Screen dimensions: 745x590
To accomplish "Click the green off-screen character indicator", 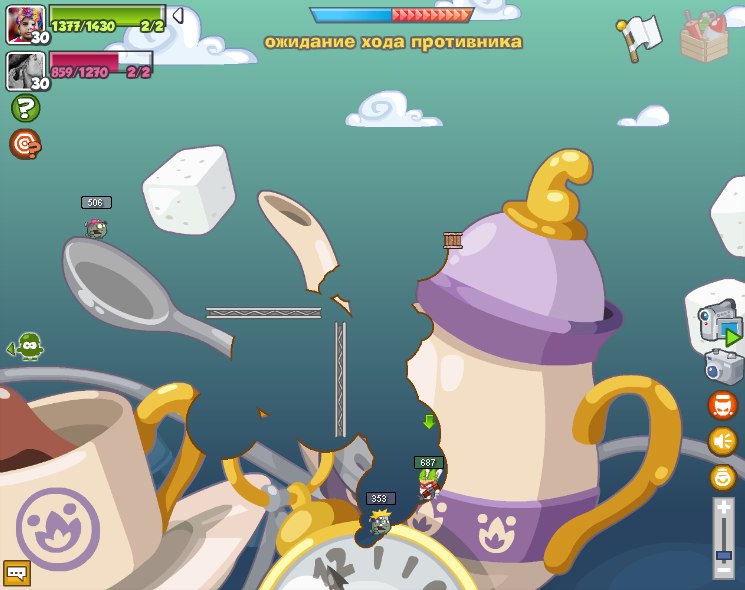I will [26, 346].
